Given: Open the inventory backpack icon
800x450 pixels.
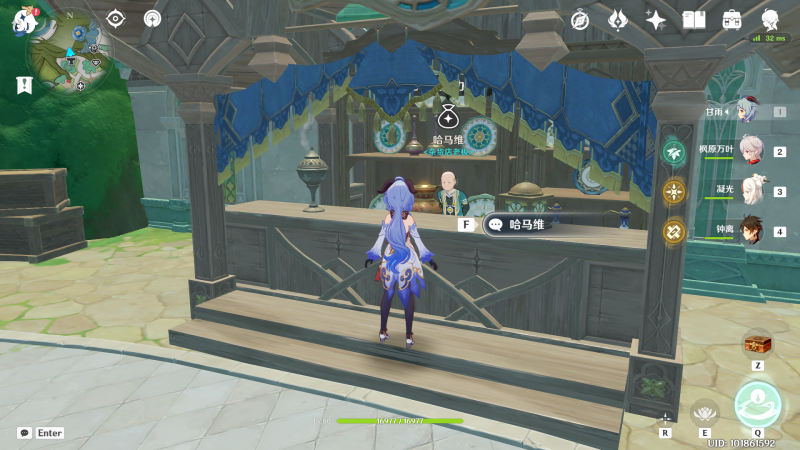Looking at the screenshot, I should pyautogui.click(x=732, y=19).
